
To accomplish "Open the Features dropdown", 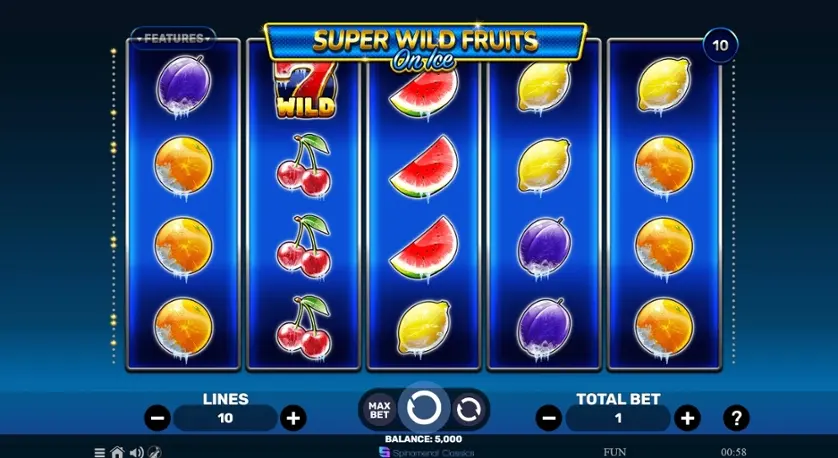I will click(x=174, y=38).
